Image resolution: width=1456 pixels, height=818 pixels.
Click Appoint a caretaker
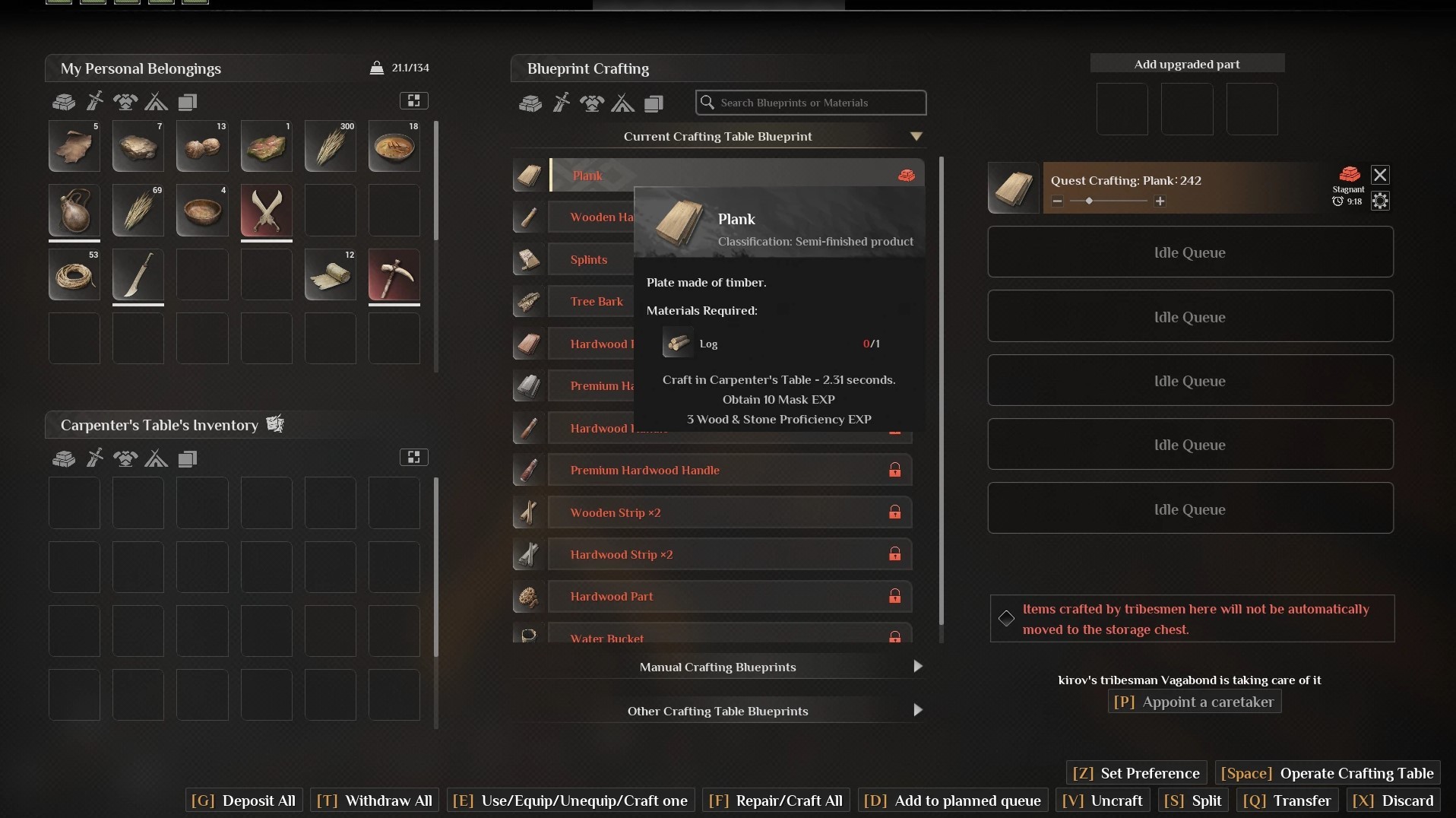pos(1195,702)
